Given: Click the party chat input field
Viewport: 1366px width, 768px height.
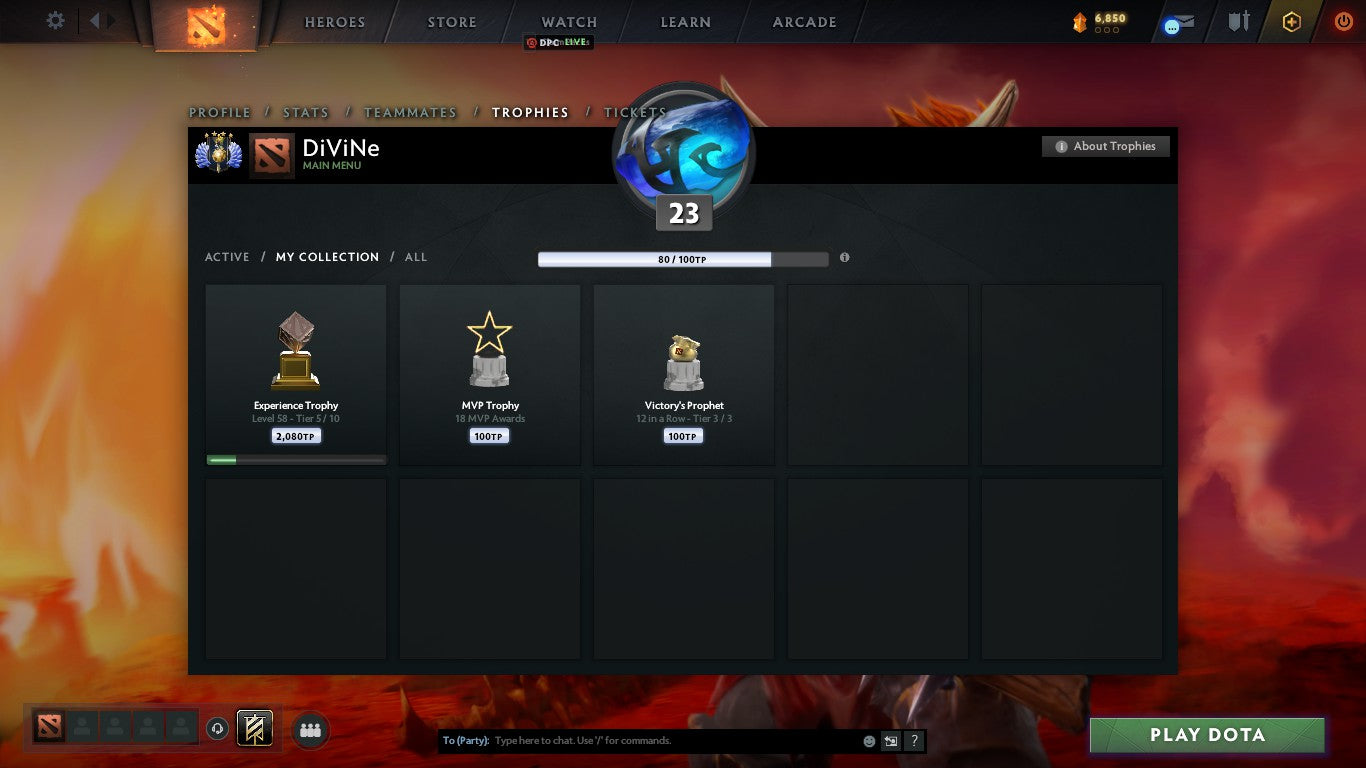Looking at the screenshot, I should [x=650, y=740].
